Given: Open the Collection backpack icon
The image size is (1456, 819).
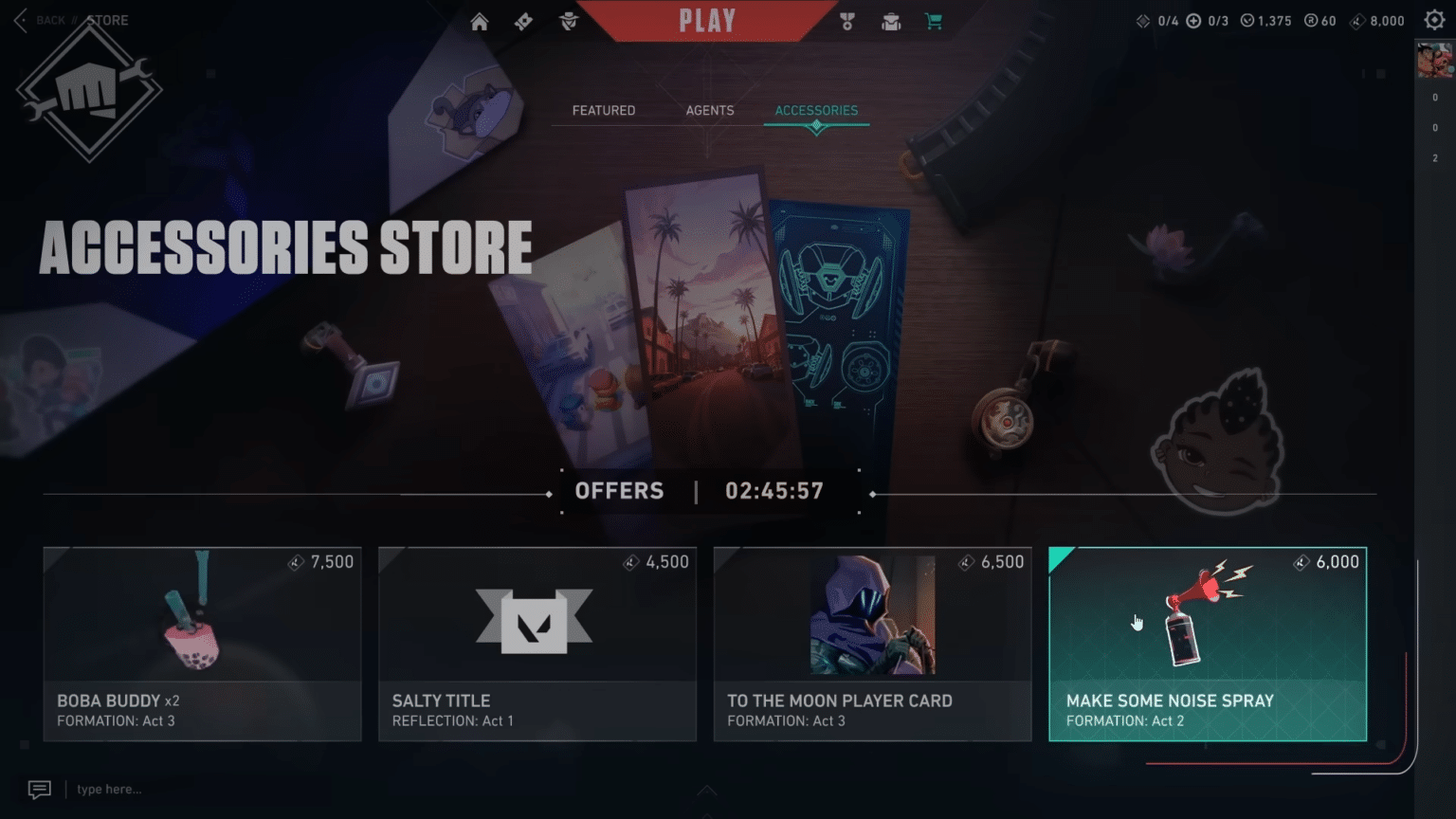Looking at the screenshot, I should [889, 21].
